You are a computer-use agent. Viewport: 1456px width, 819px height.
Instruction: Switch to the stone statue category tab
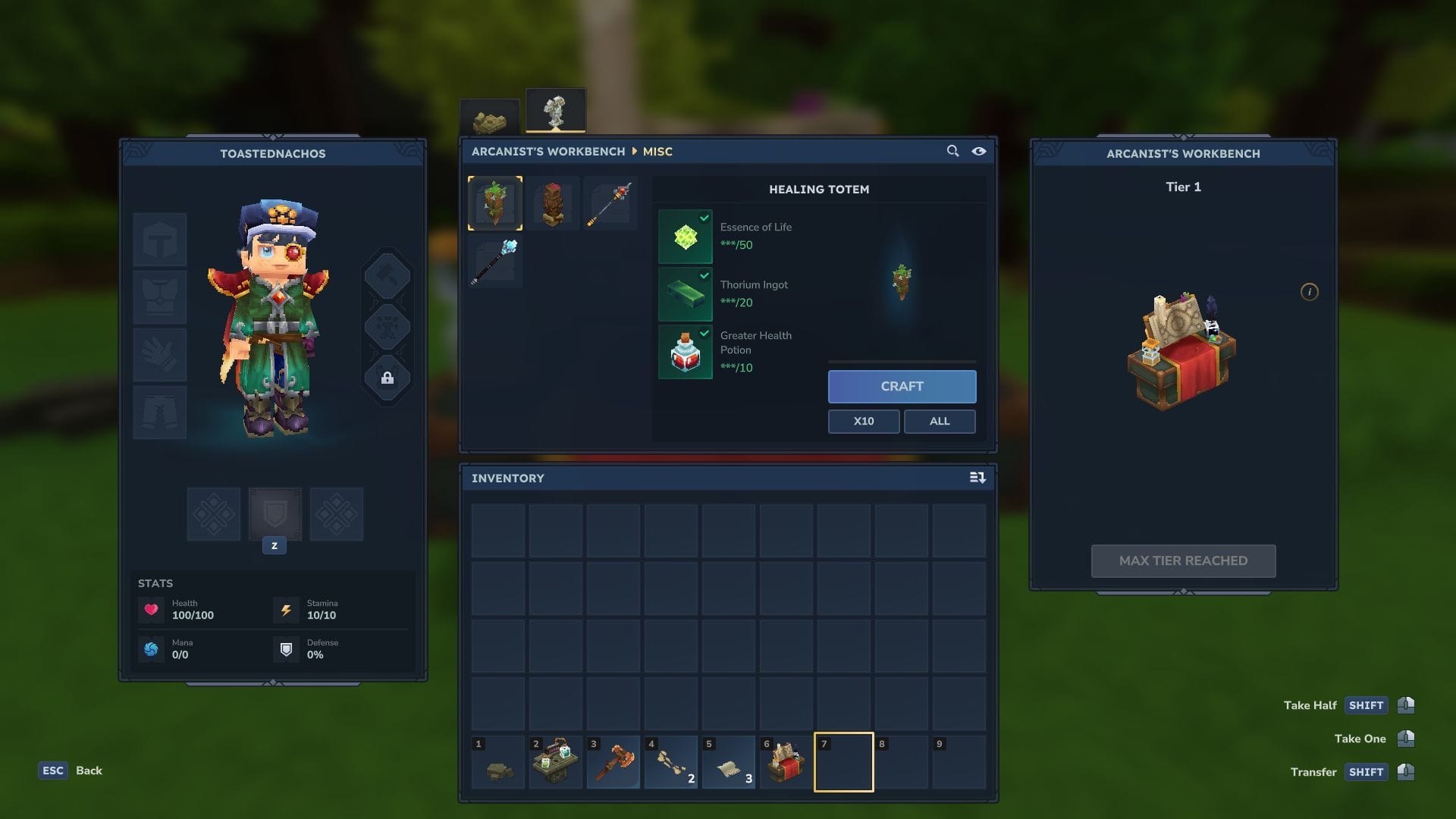pos(555,111)
